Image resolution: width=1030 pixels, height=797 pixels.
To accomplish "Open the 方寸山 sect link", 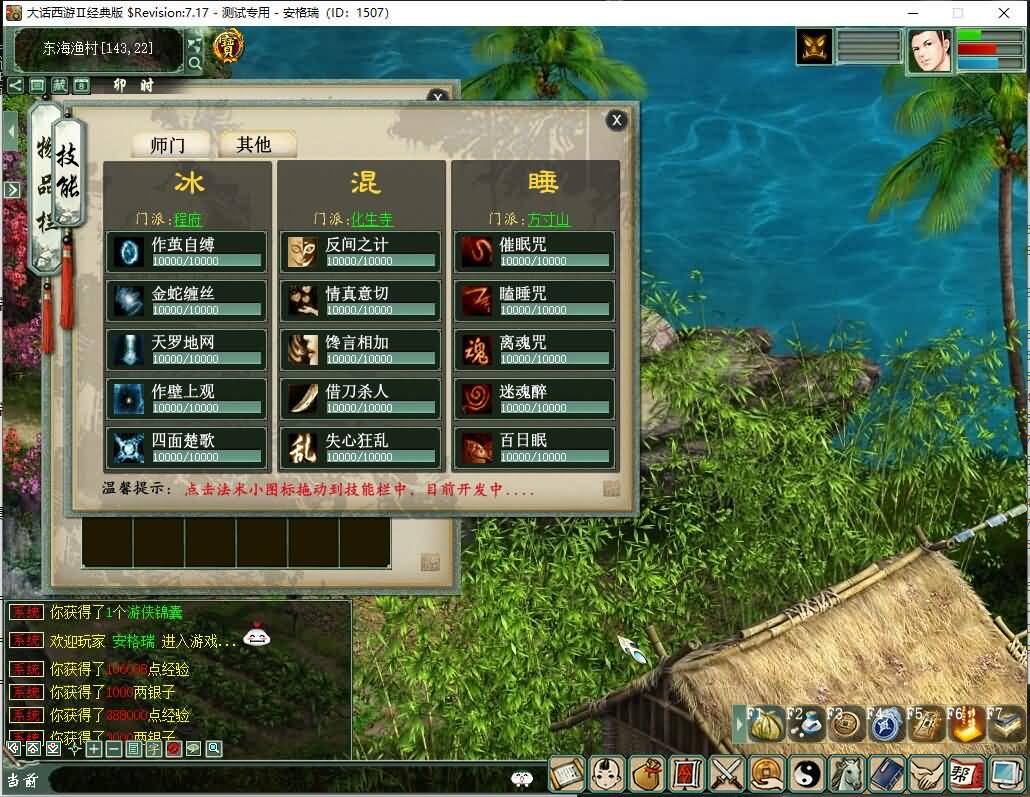I will 548,219.
